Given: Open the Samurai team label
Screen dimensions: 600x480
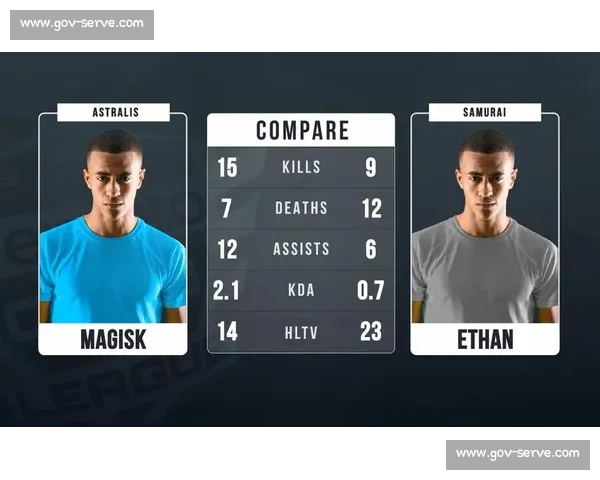Looking at the screenshot, I should click(x=485, y=112).
